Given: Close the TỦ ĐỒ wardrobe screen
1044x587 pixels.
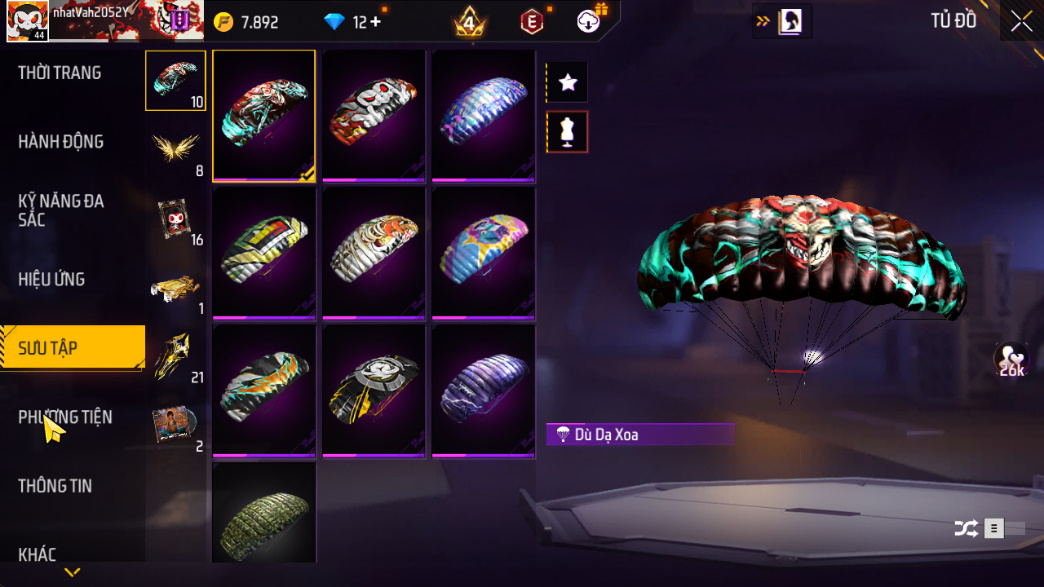Looking at the screenshot, I should pos(1021,21).
